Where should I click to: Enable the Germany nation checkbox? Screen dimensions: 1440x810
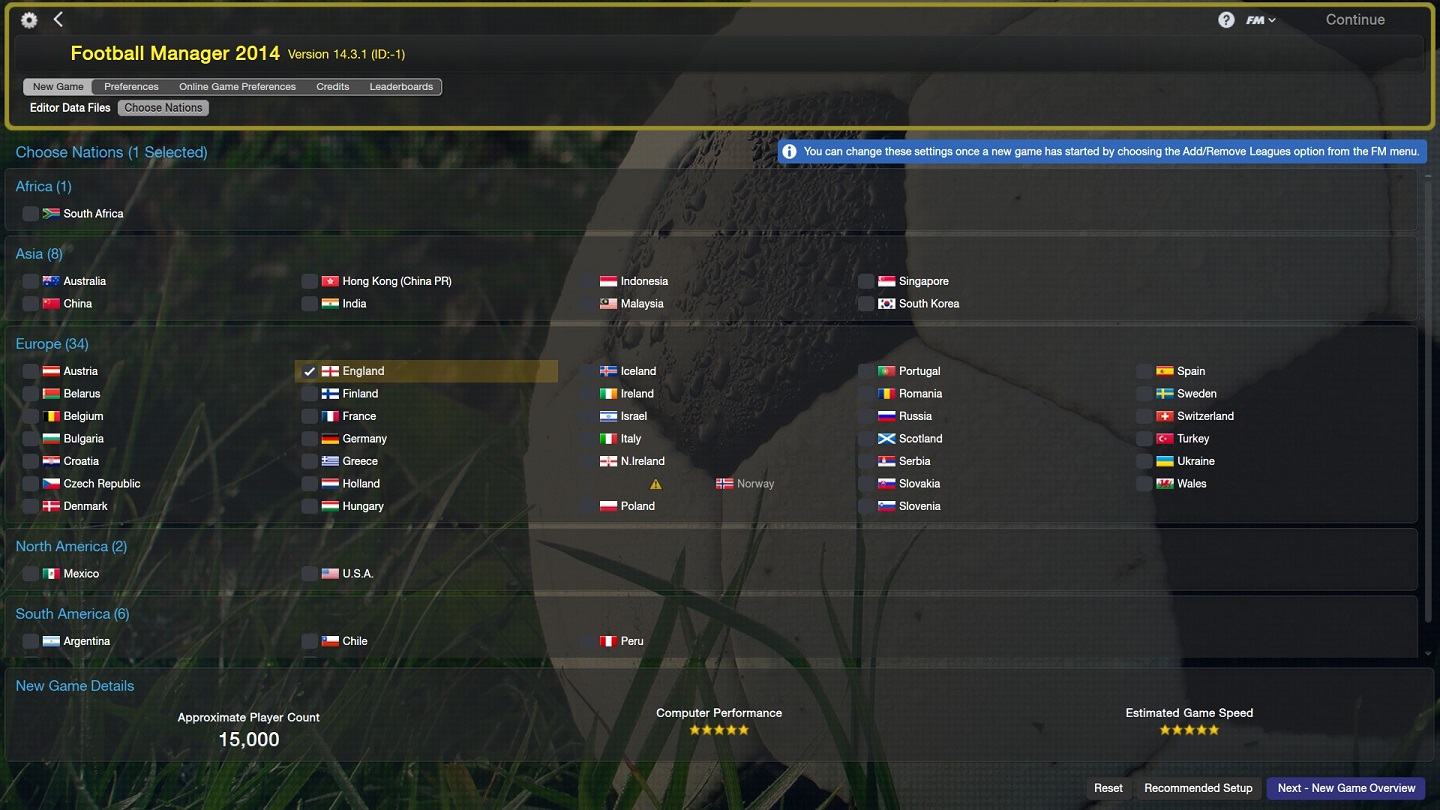310,439
